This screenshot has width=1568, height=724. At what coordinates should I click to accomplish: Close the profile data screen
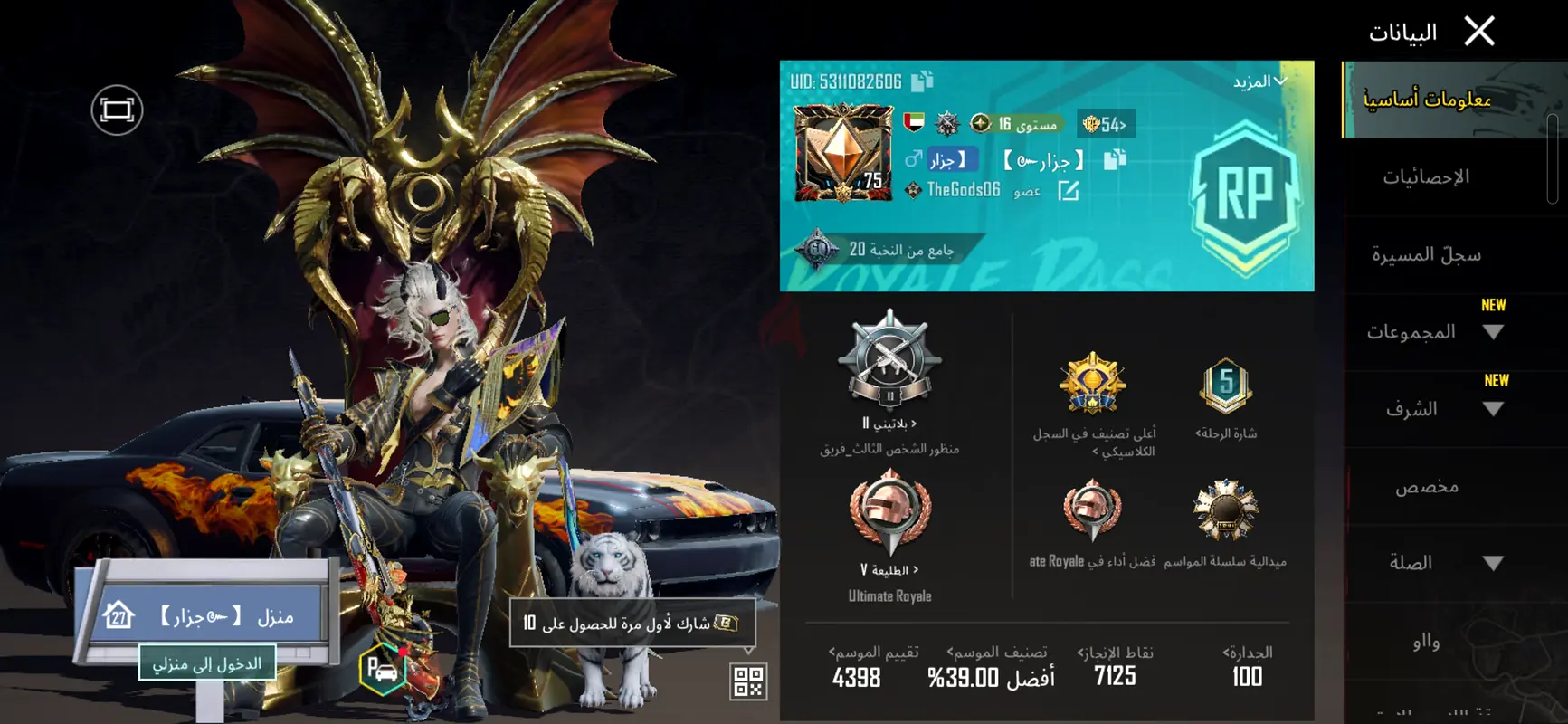pos(1479,32)
